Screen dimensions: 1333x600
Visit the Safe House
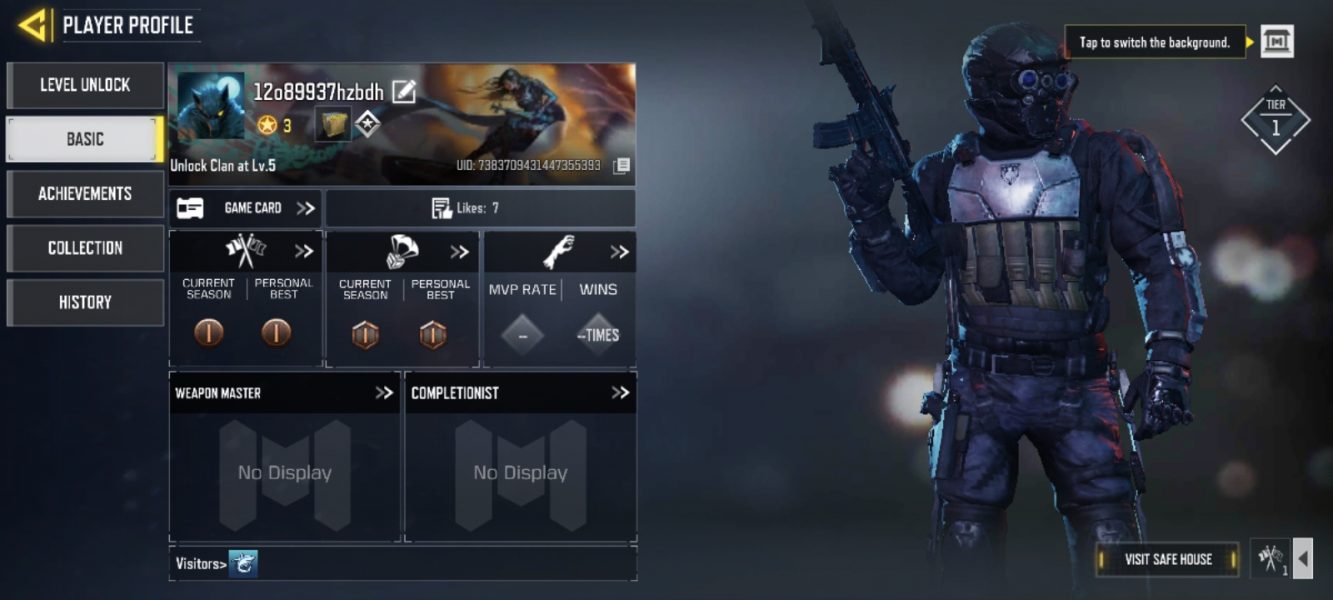[x=1167, y=560]
